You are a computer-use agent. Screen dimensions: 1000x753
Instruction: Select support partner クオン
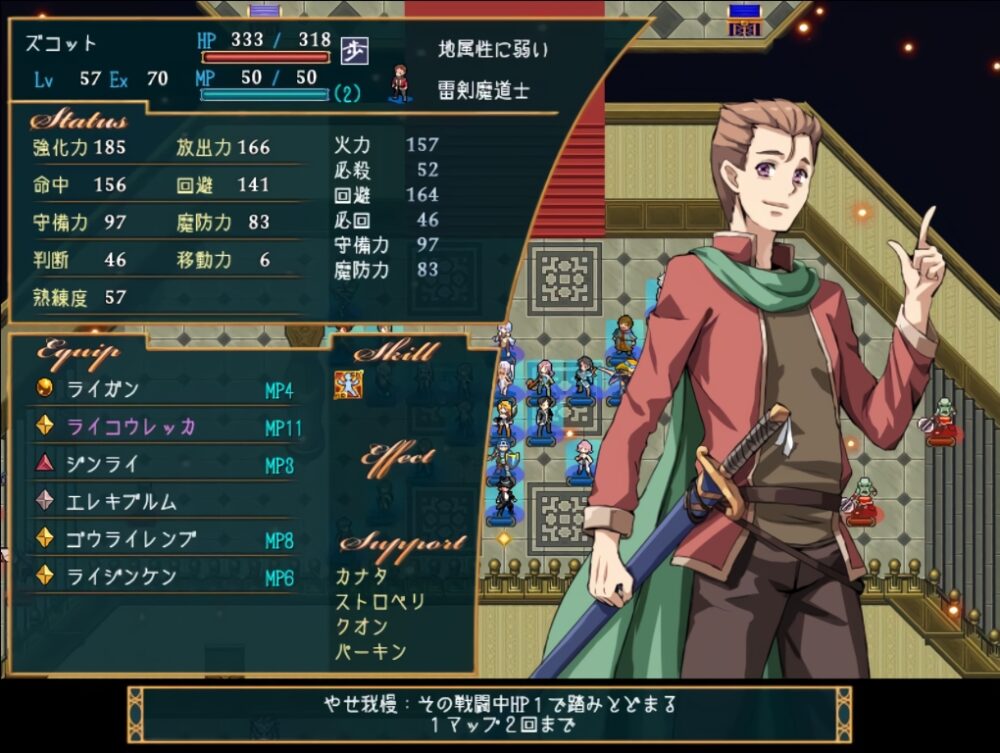tap(361, 627)
